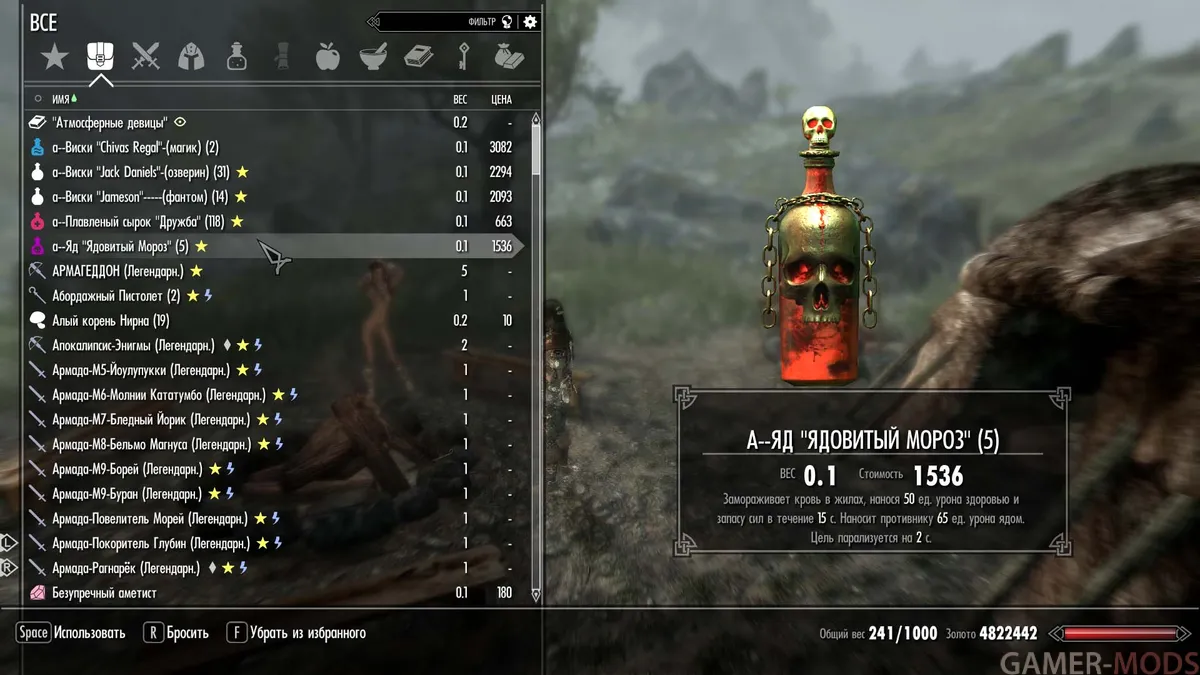Sort items by ВЕС column header

pos(460,99)
